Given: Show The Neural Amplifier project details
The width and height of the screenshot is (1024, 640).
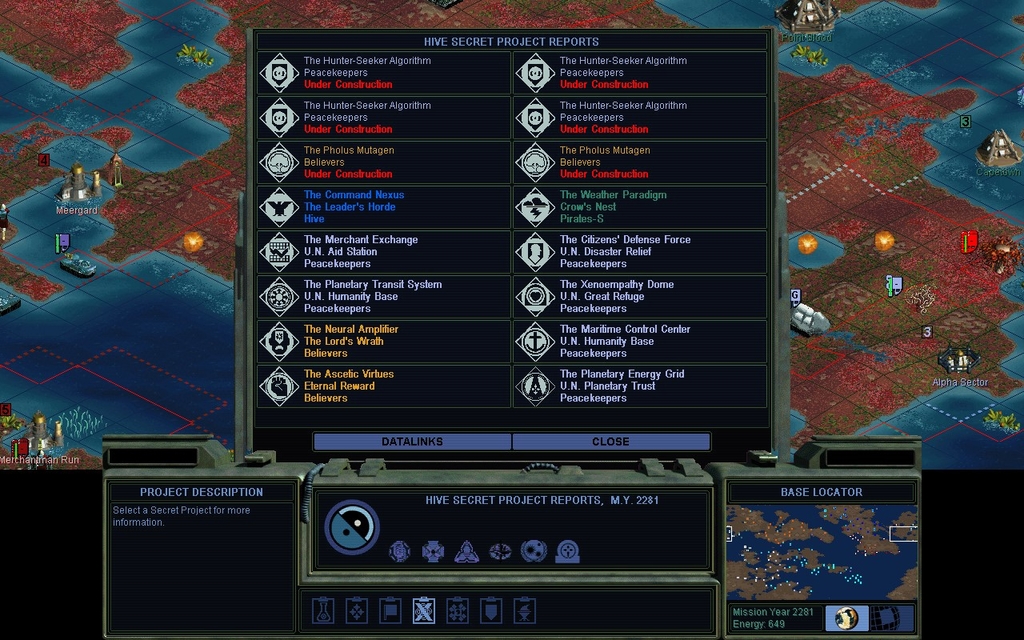Looking at the screenshot, I should 384,341.
